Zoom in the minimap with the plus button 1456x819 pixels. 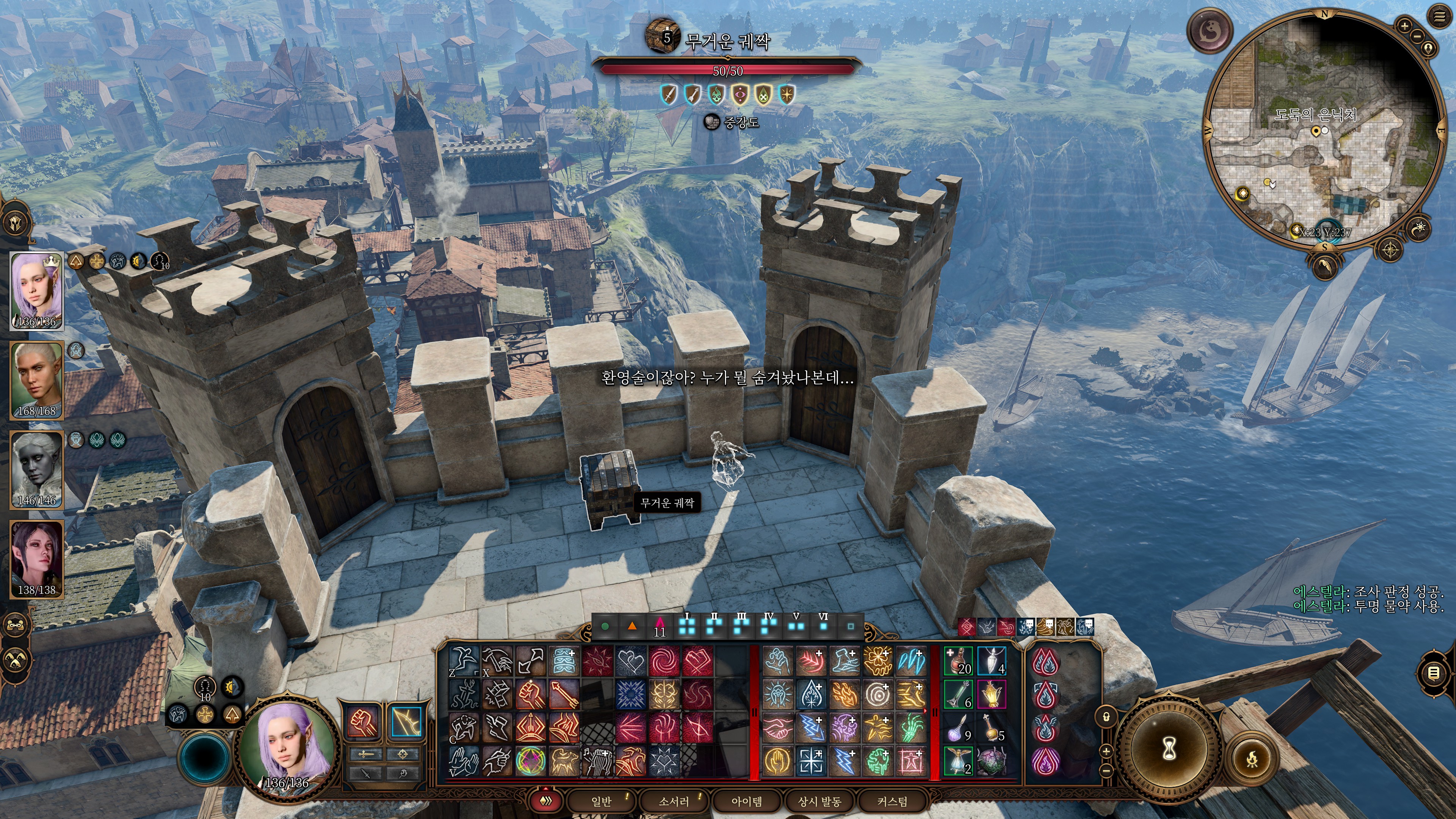[1404, 25]
